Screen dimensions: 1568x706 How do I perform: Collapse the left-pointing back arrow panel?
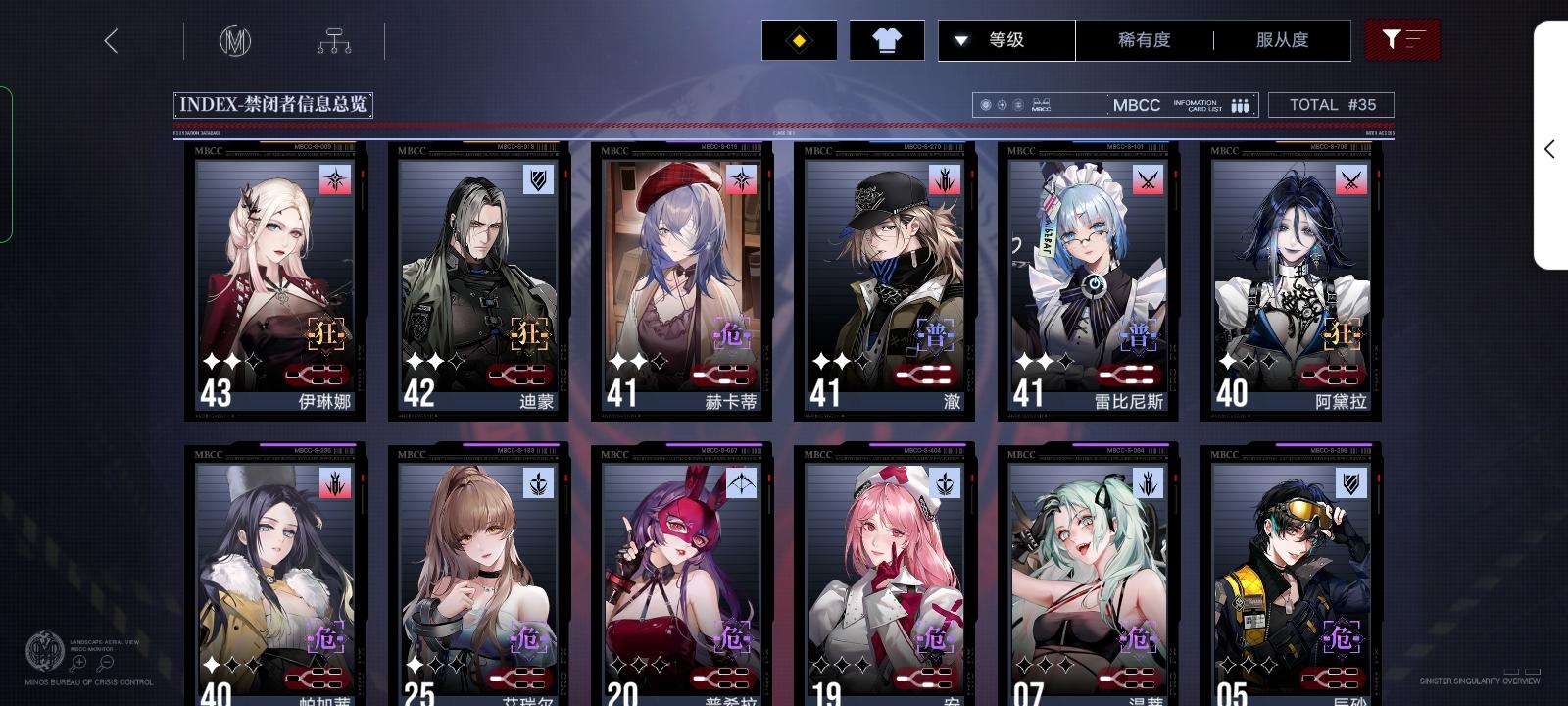click(111, 41)
